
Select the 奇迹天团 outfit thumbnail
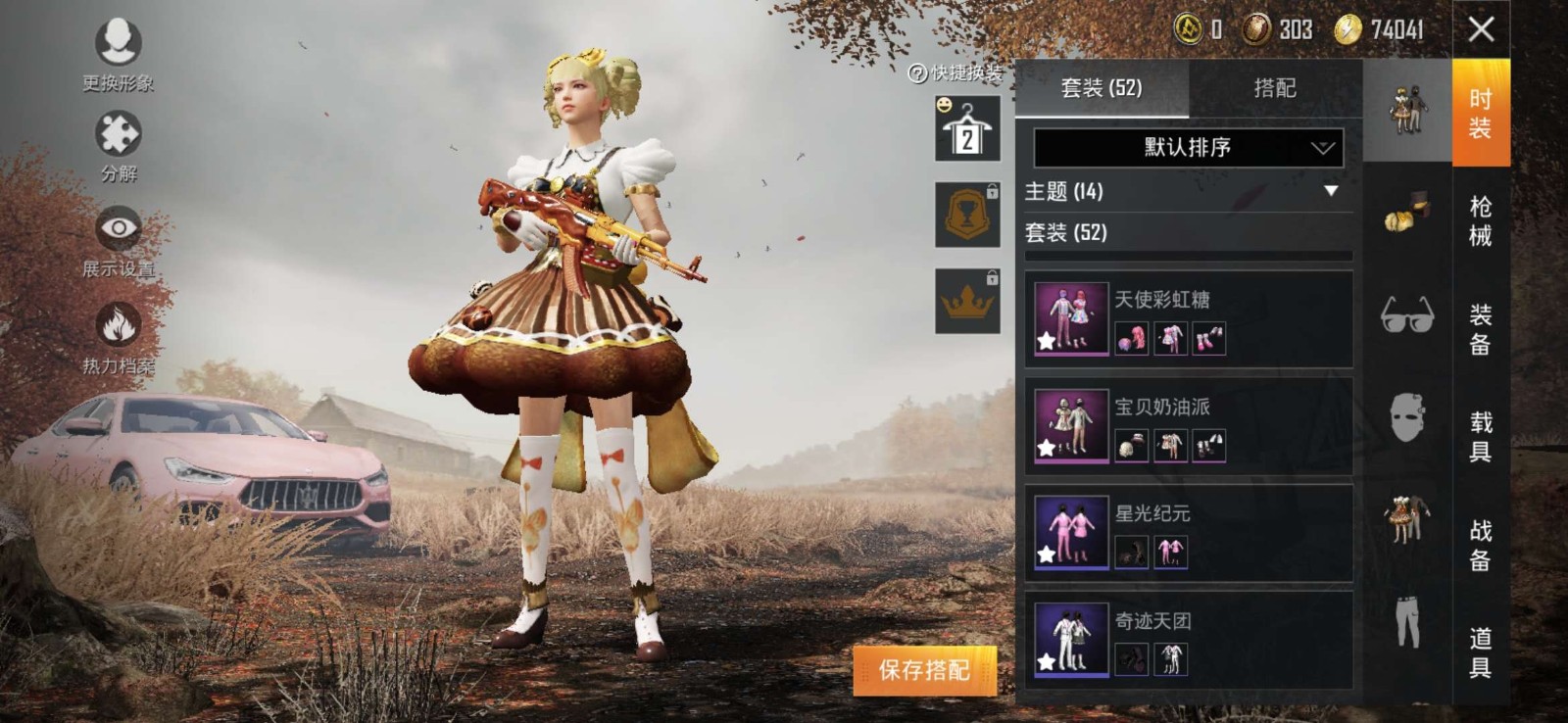tap(1070, 638)
